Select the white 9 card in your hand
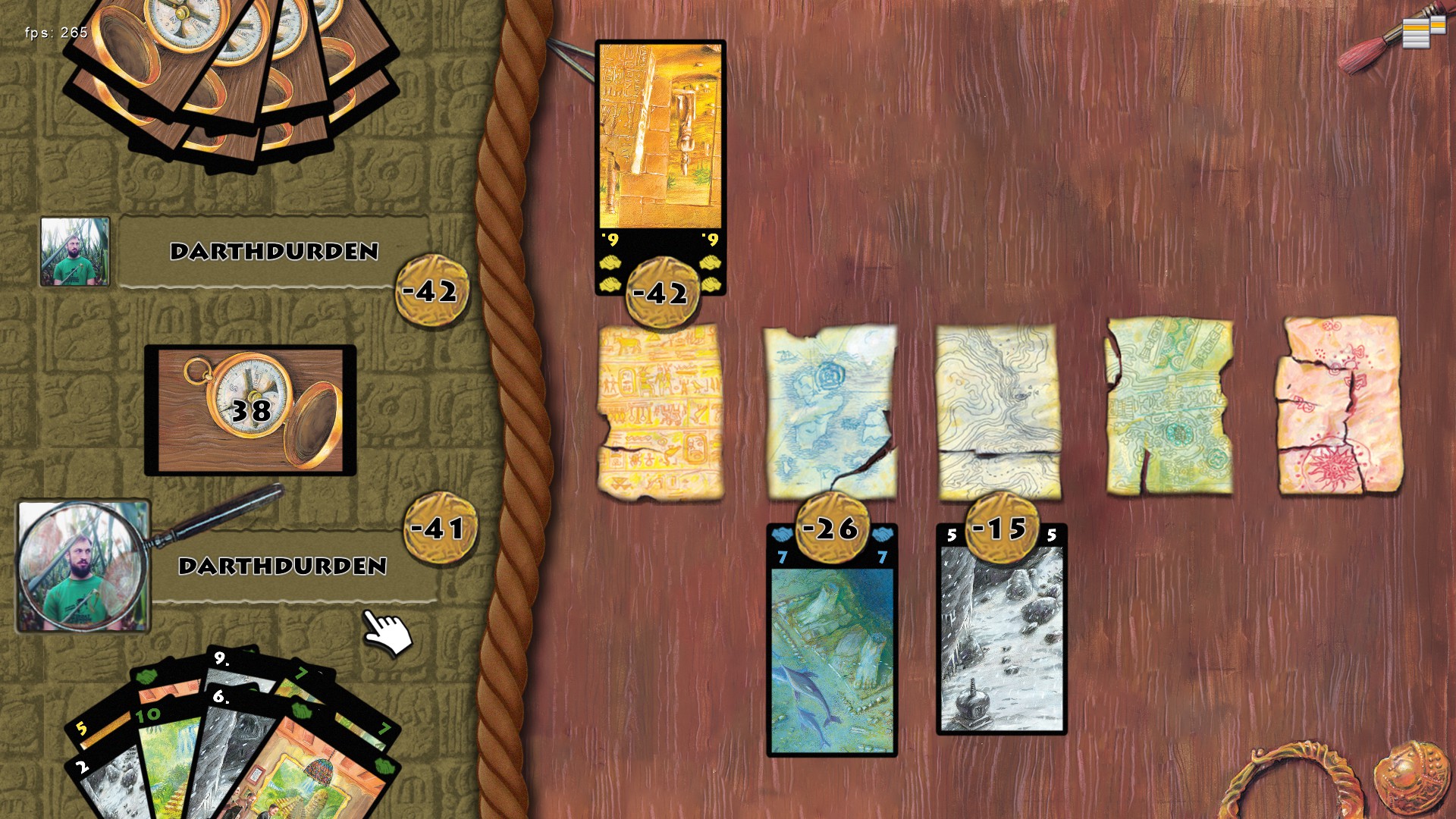Viewport: 1456px width, 819px height. [x=221, y=658]
